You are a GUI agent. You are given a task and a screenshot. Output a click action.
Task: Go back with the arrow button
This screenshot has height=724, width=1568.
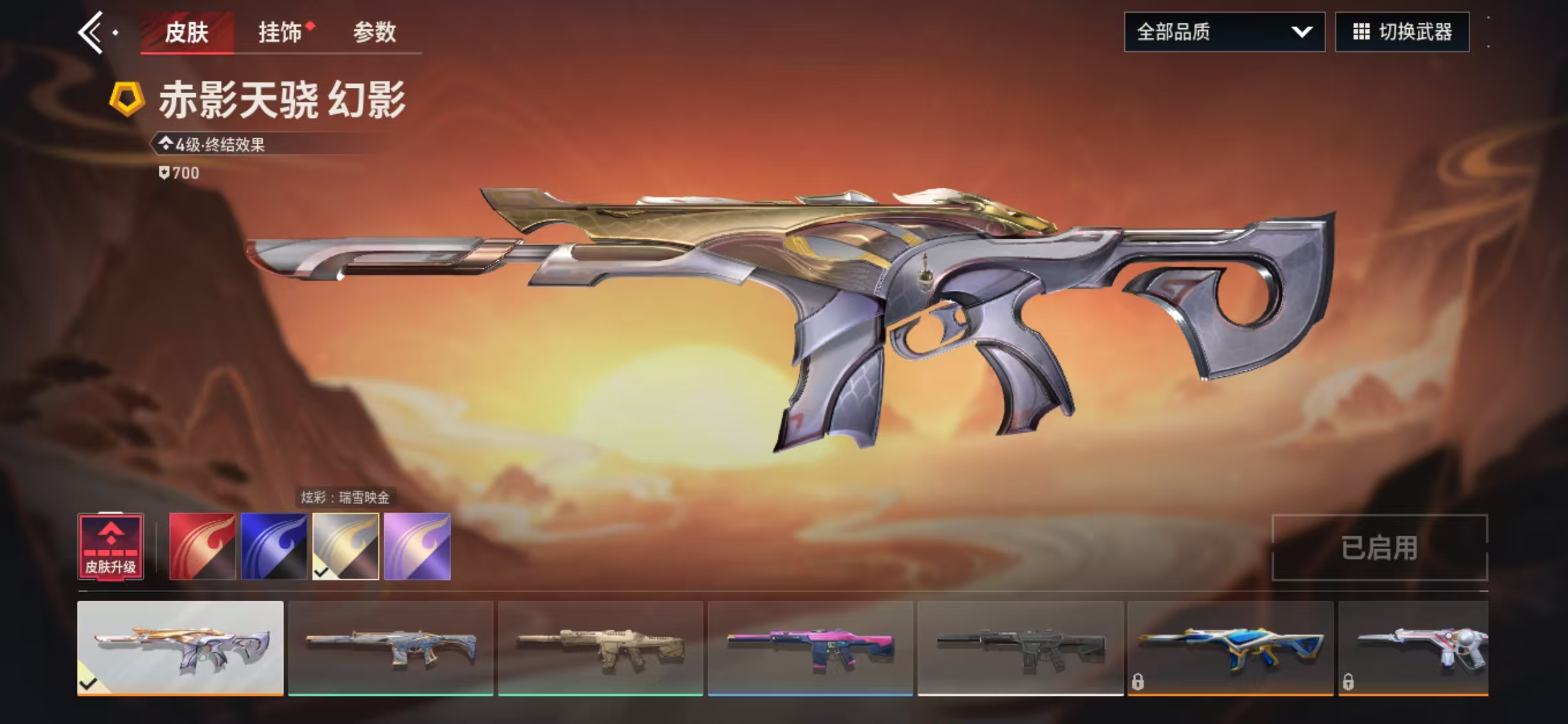[x=91, y=32]
